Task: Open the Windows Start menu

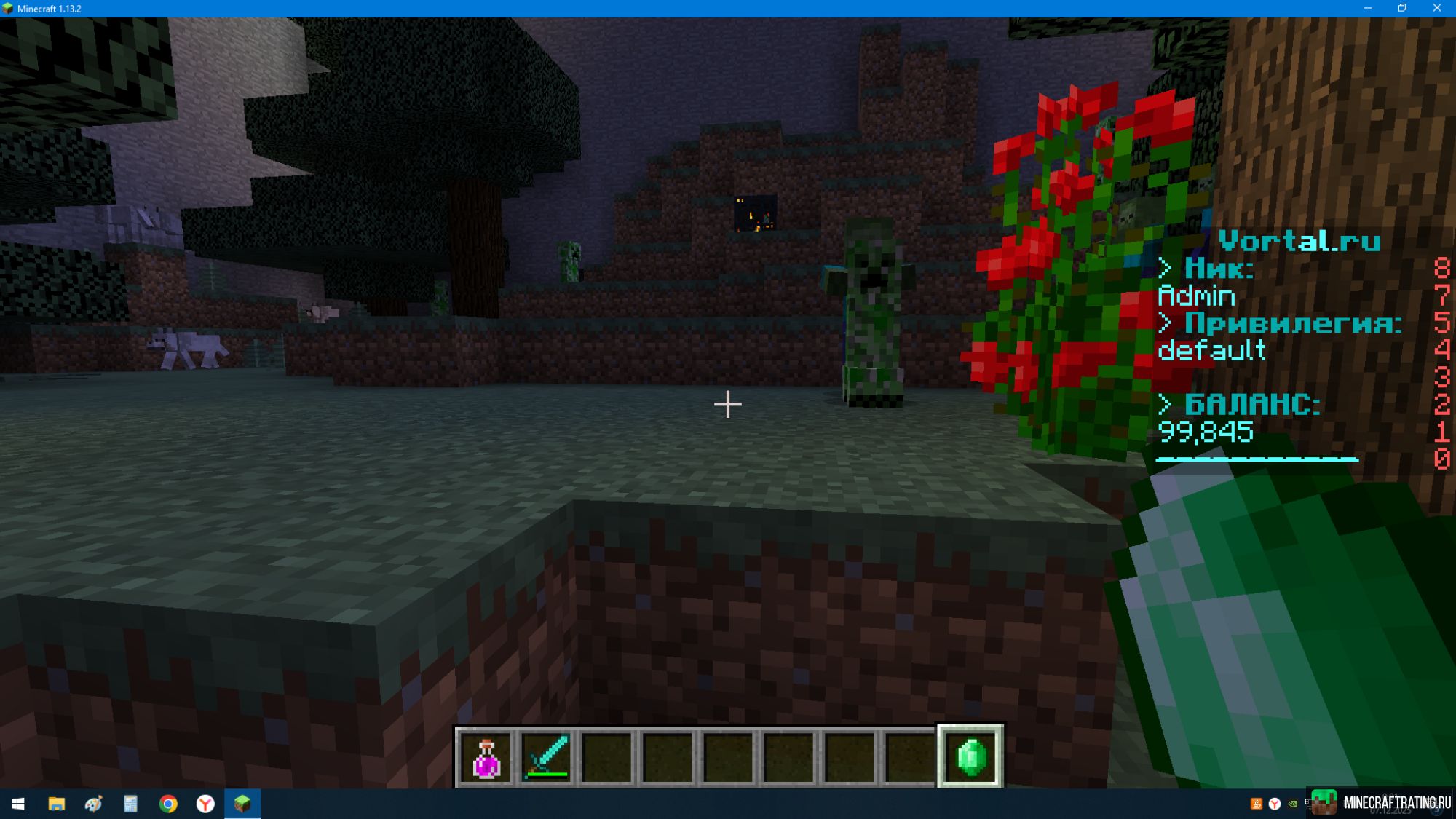Action: 18,804
